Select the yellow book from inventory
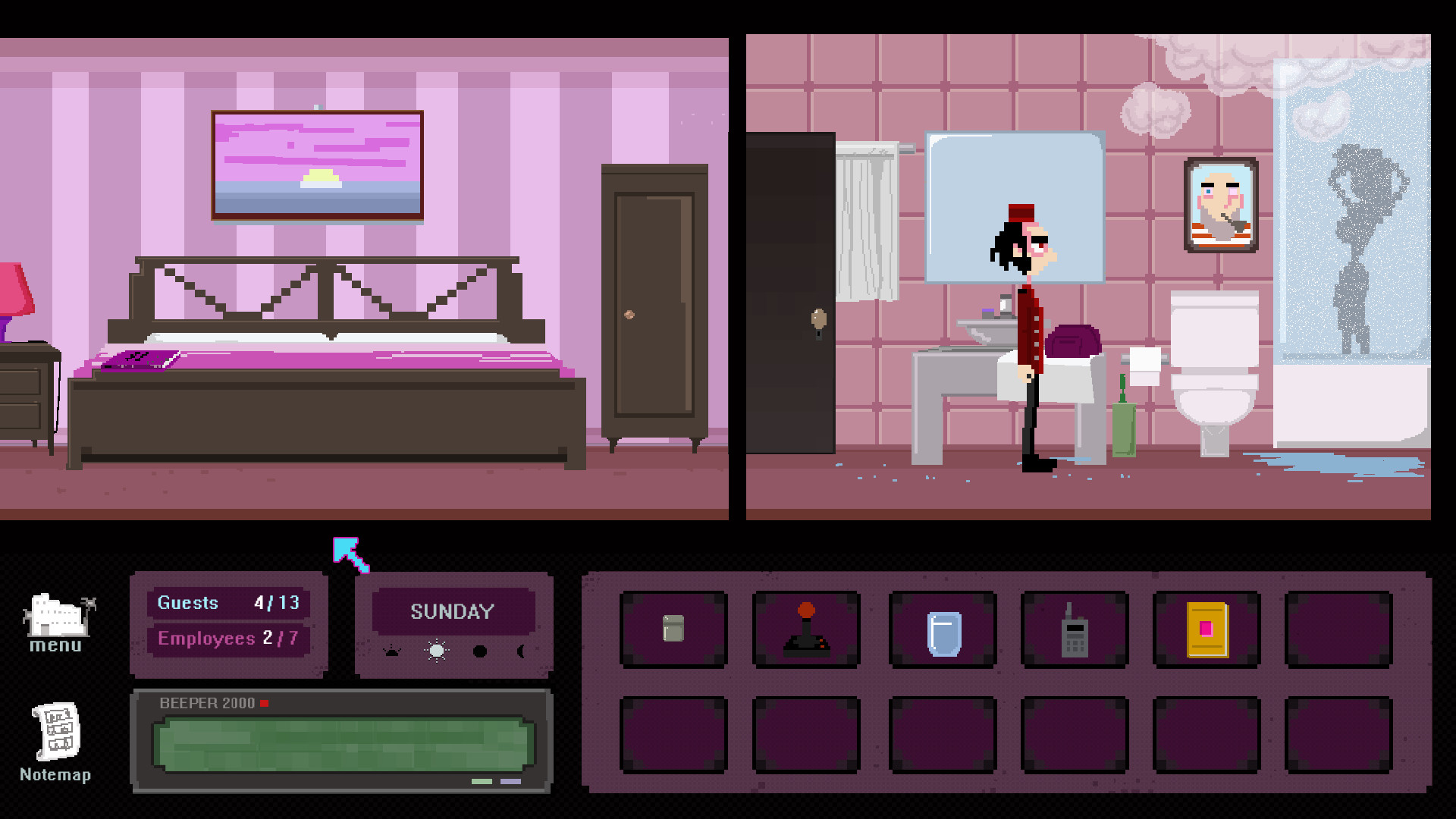The width and height of the screenshot is (1456, 819). (x=1207, y=629)
